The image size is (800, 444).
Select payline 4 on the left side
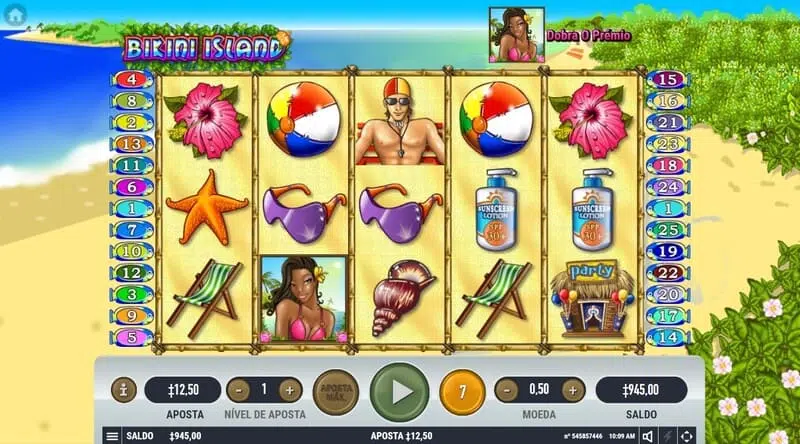(x=132, y=79)
